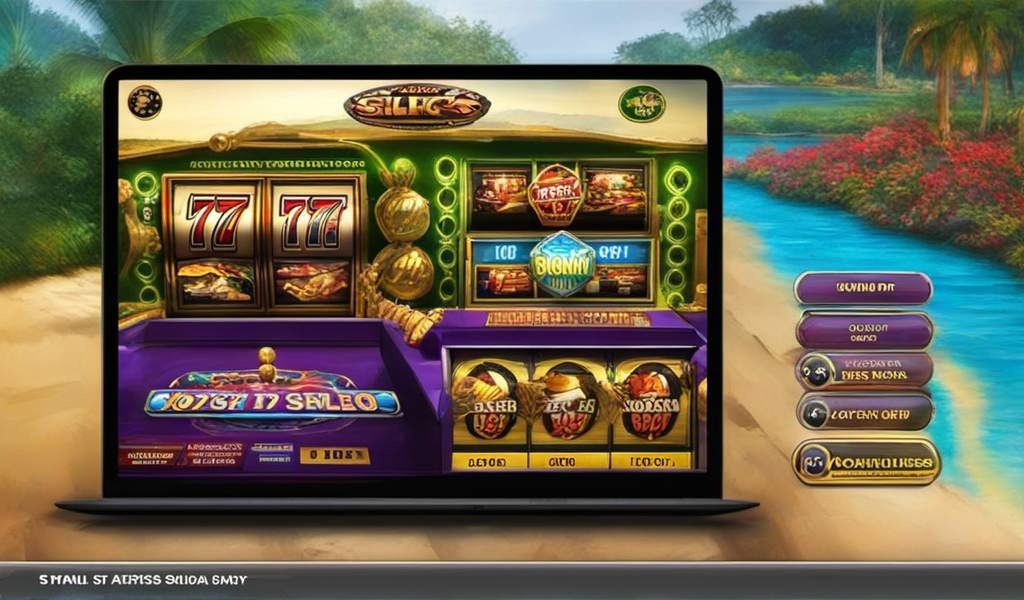Open the blue diamond bonus badge
Viewport: 1024px width, 600px height.
pyautogui.click(x=562, y=264)
